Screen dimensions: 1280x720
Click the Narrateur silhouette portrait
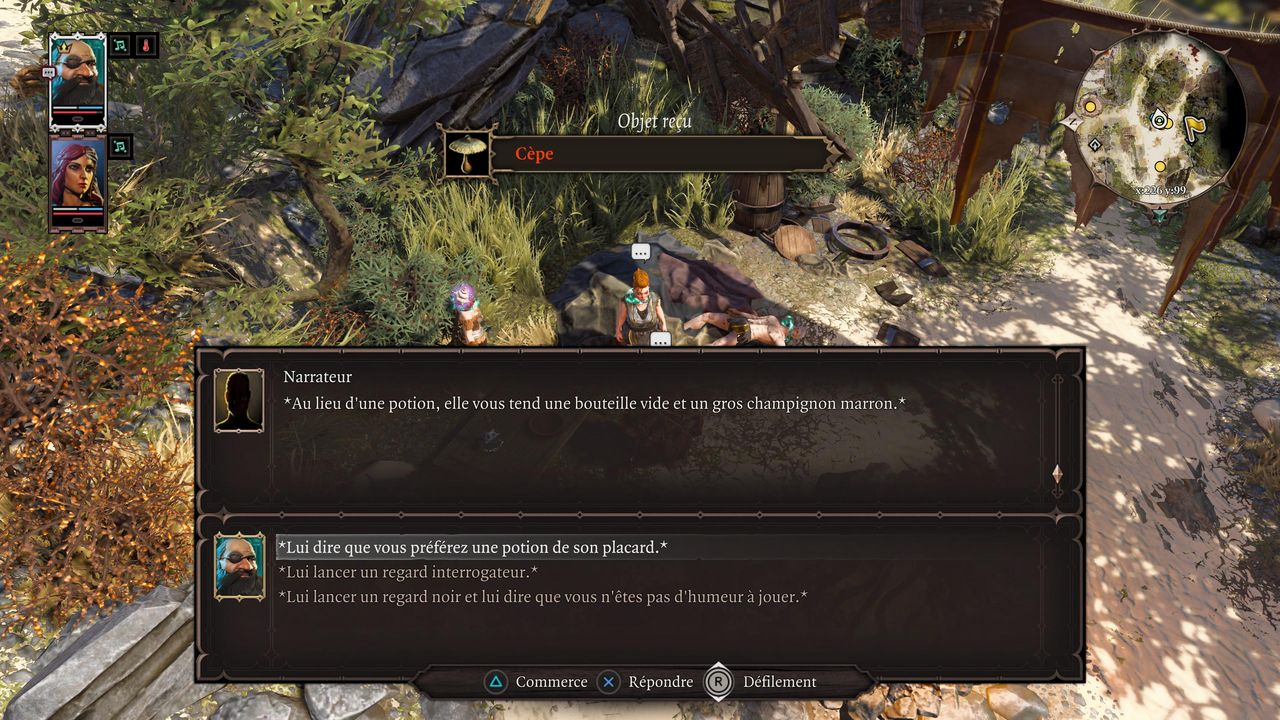tap(240, 401)
